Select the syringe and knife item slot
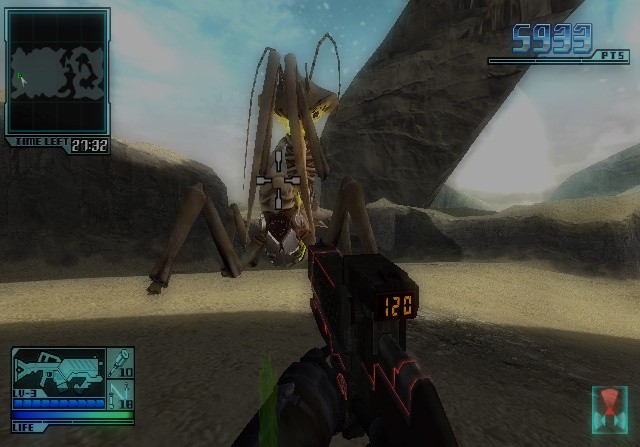This screenshot has width=640, height=447. 120,393
